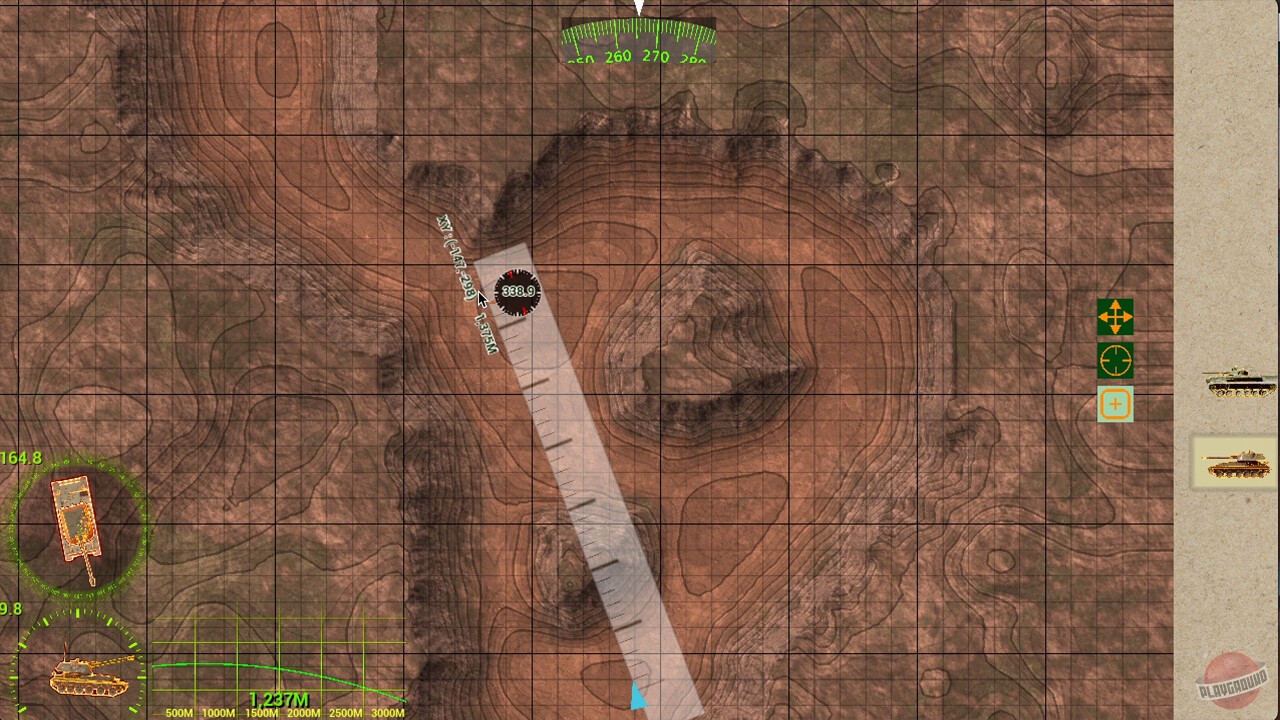
Task: Select the highlighted tank thumbnail panel
Action: [x=1234, y=465]
